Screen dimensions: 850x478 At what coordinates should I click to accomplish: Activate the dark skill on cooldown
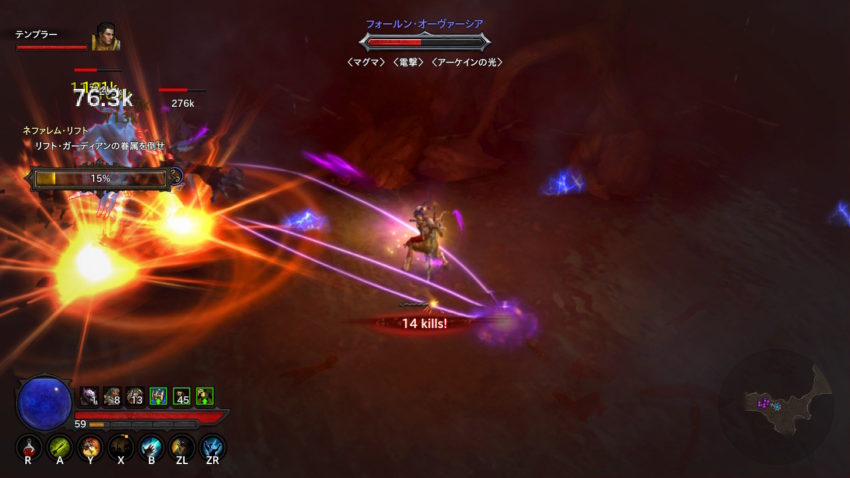pyautogui.click(x=121, y=447)
